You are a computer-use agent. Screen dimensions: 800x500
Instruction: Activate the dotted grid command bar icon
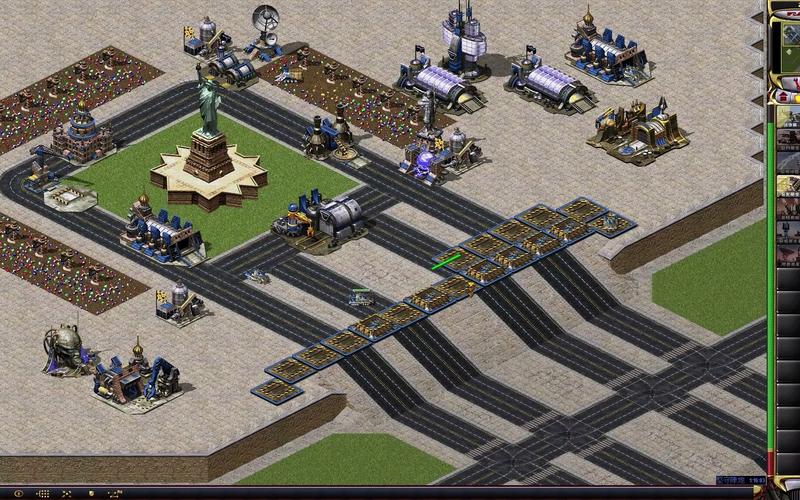coord(44,493)
